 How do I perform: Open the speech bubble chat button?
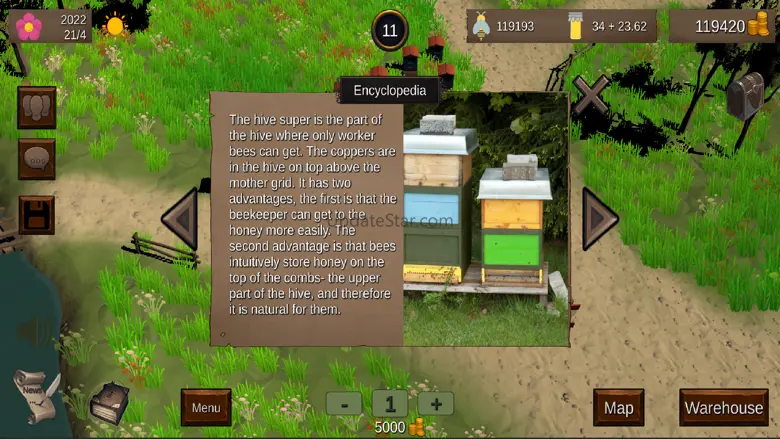point(37,160)
